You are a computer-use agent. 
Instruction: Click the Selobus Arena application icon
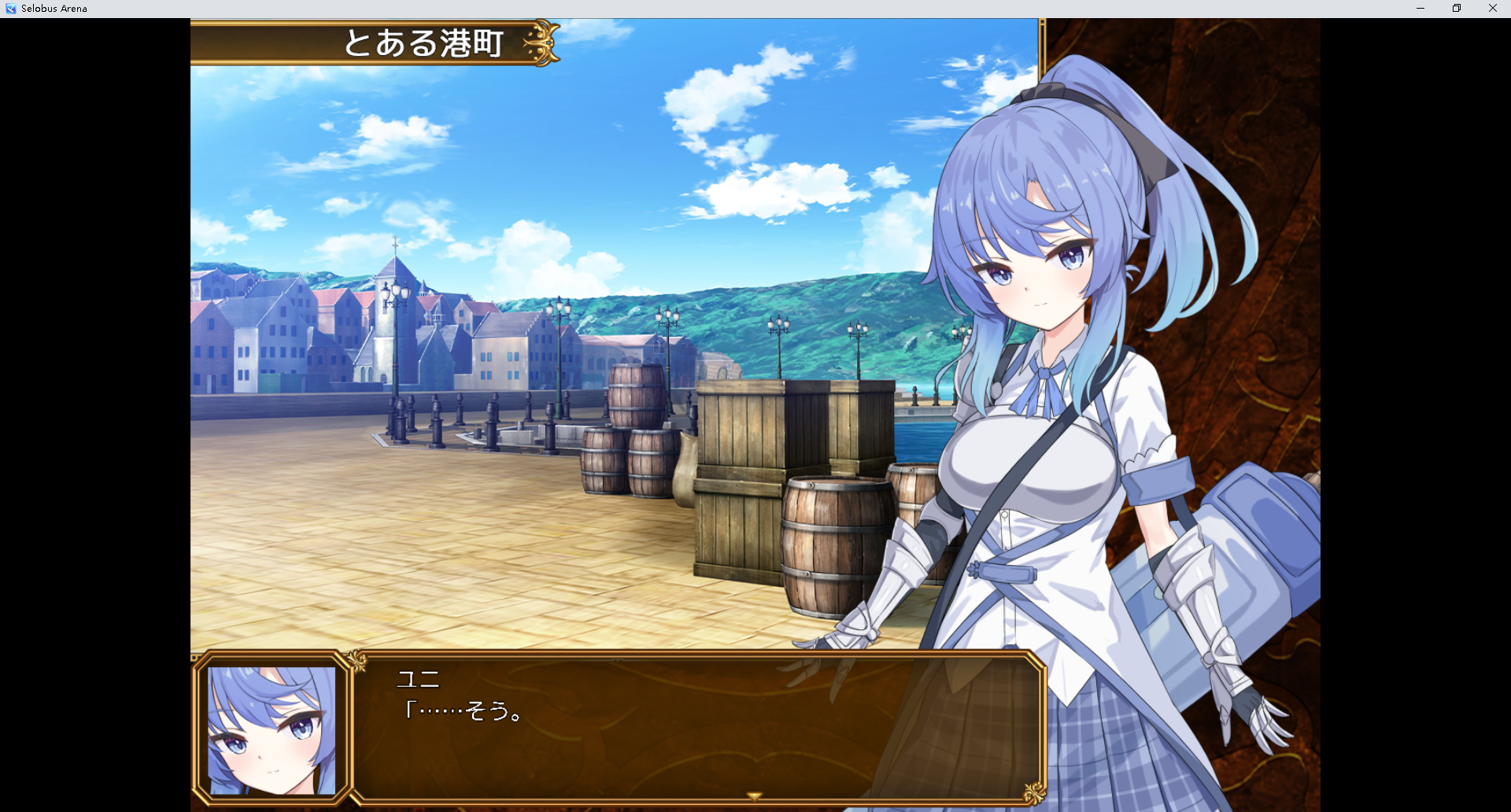tap(9, 8)
